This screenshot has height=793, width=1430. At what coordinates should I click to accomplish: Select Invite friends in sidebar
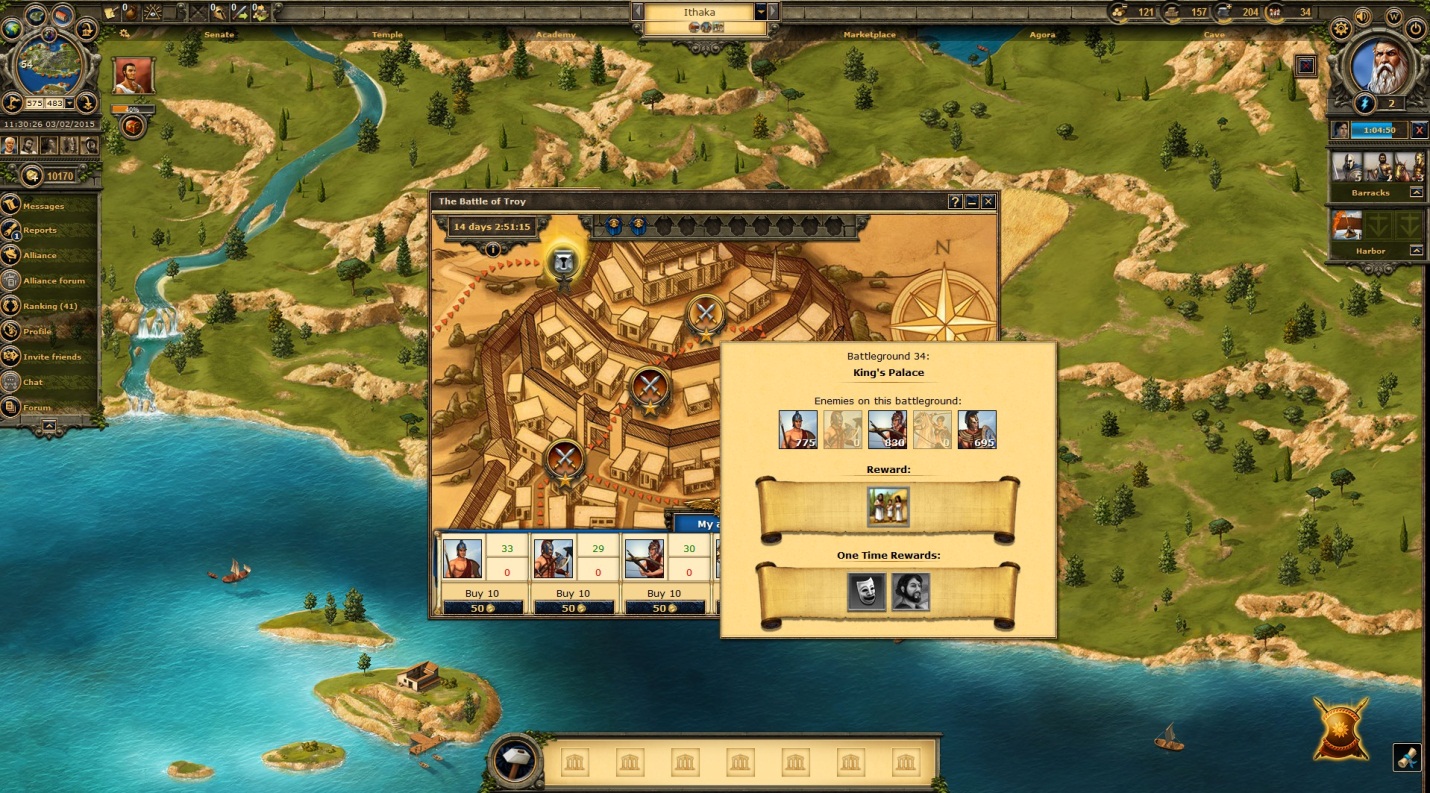(52, 357)
